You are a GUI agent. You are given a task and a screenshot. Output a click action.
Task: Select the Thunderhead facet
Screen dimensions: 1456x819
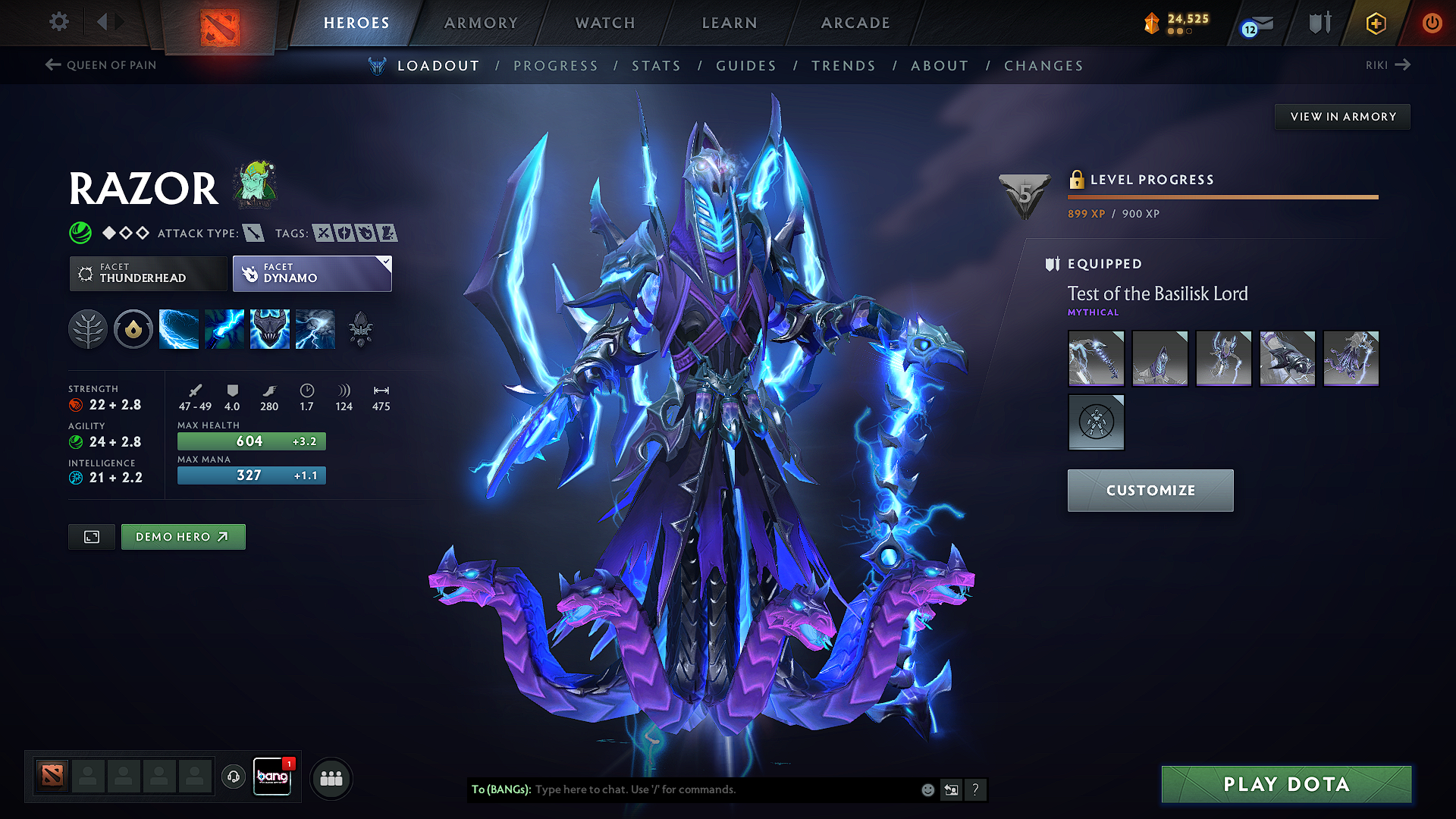(148, 274)
